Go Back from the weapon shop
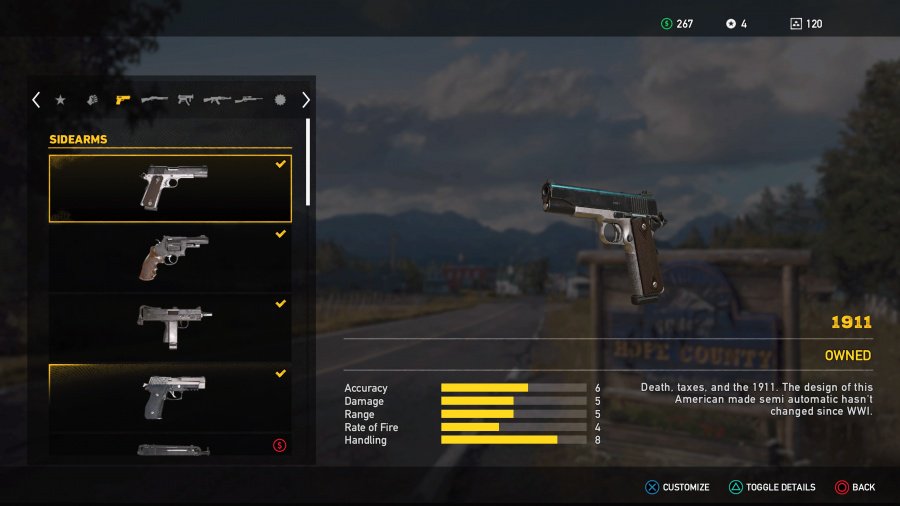 click(x=855, y=487)
